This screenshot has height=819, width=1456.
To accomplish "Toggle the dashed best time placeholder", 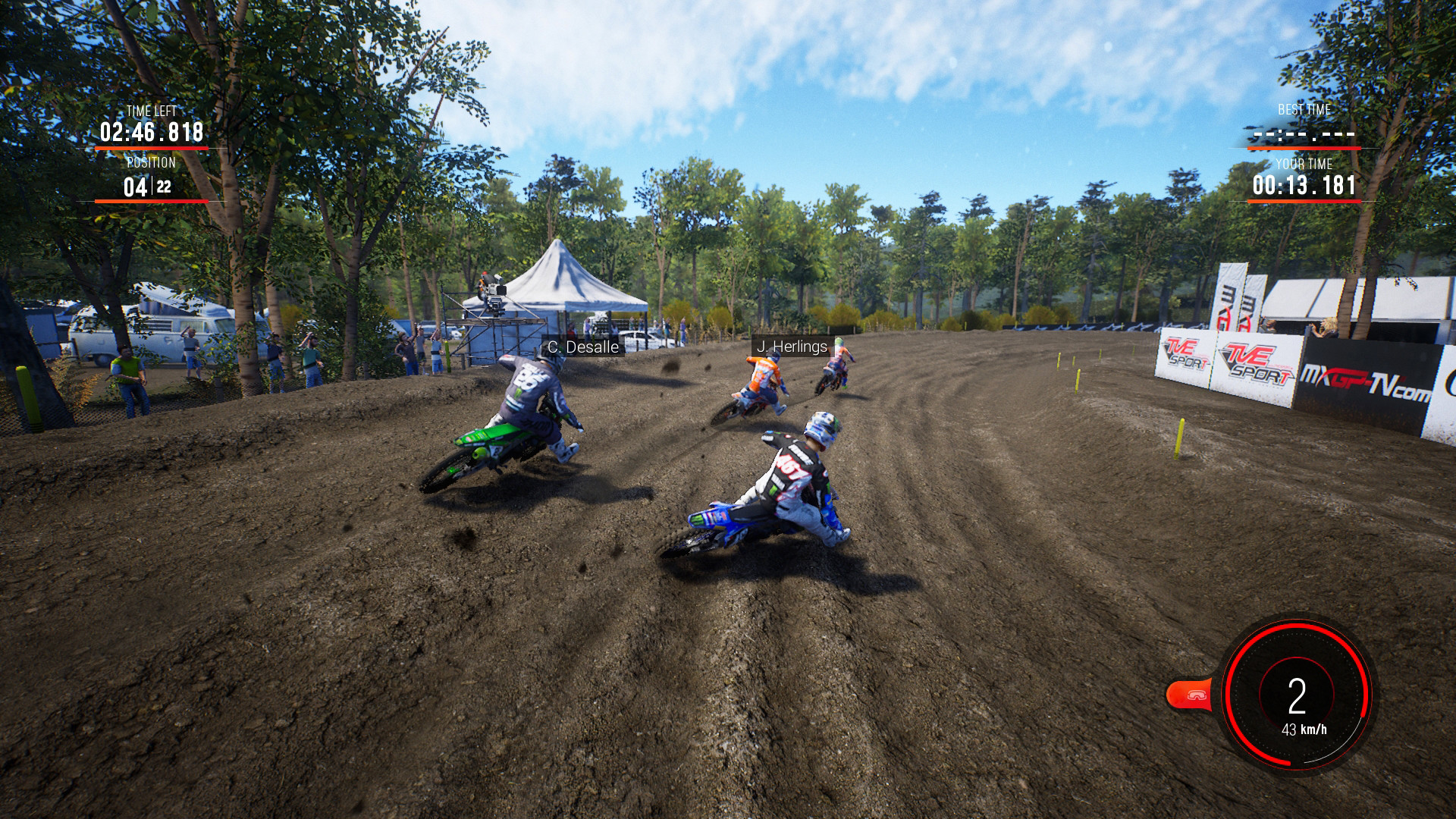I will coord(1303,136).
